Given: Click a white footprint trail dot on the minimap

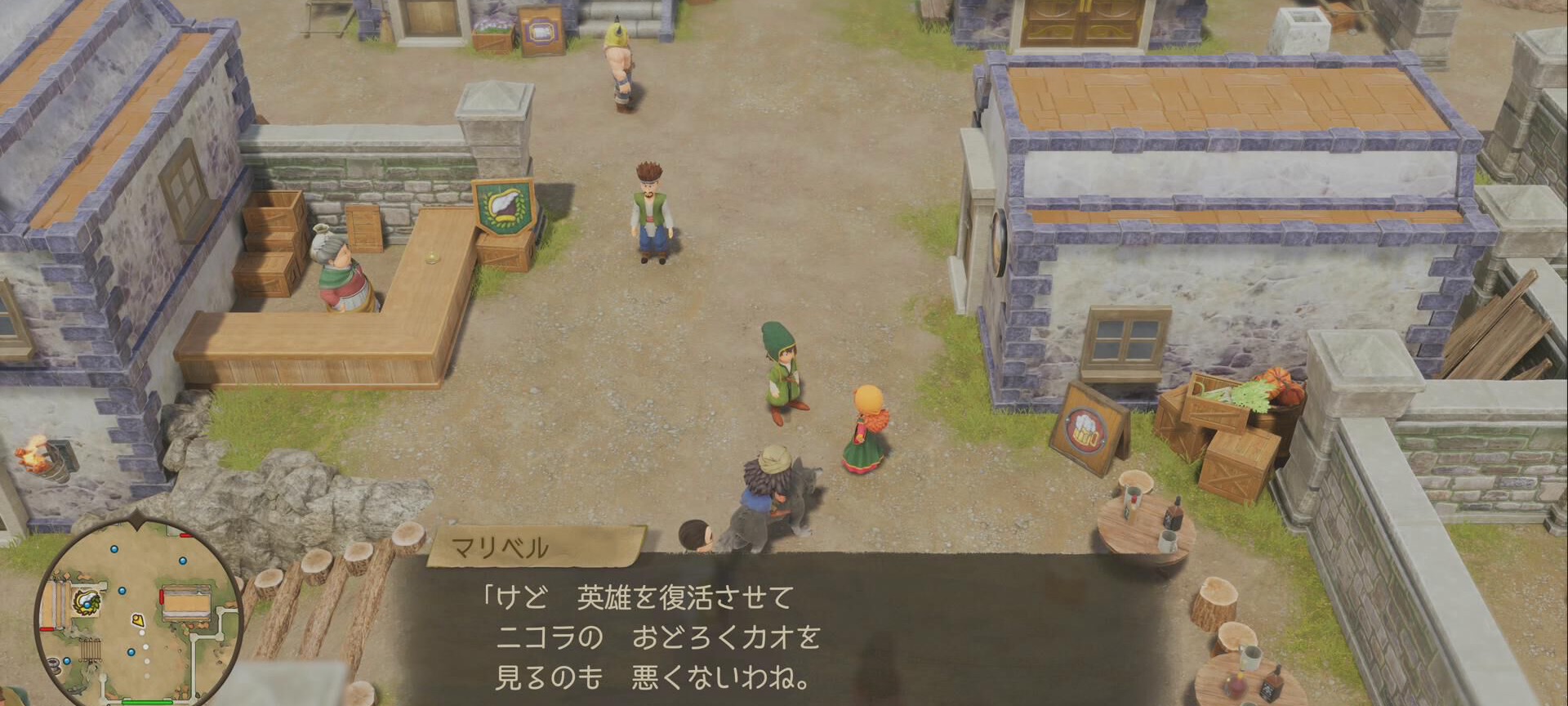Looking at the screenshot, I should tap(142, 632).
